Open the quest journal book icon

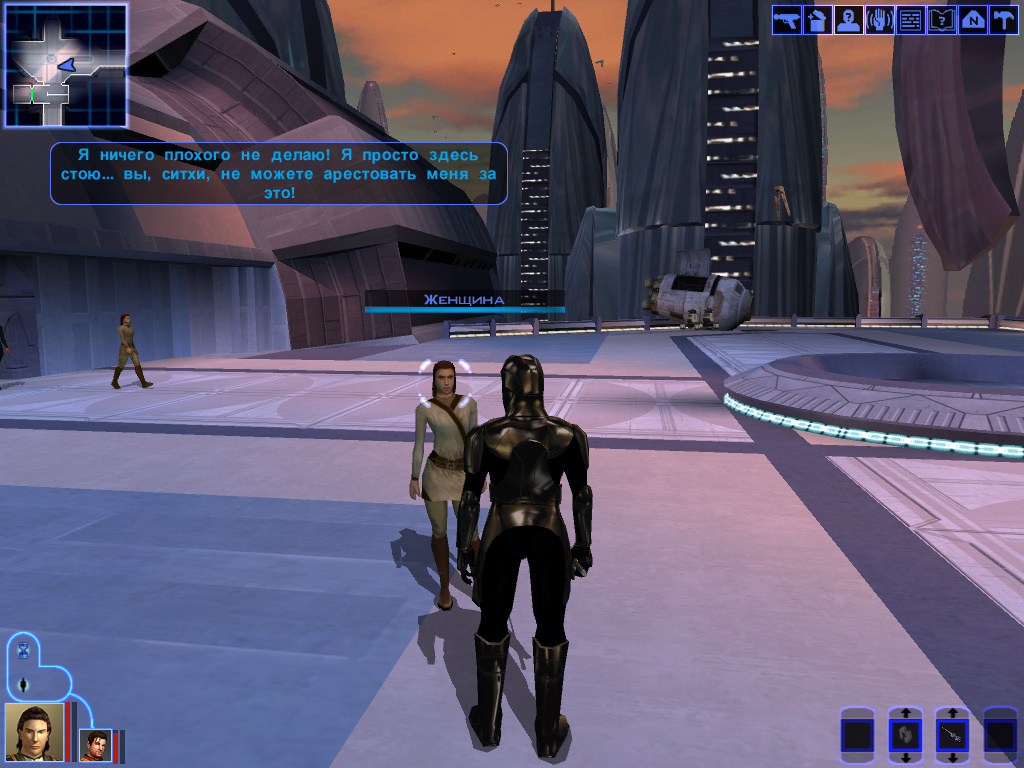tap(941, 20)
